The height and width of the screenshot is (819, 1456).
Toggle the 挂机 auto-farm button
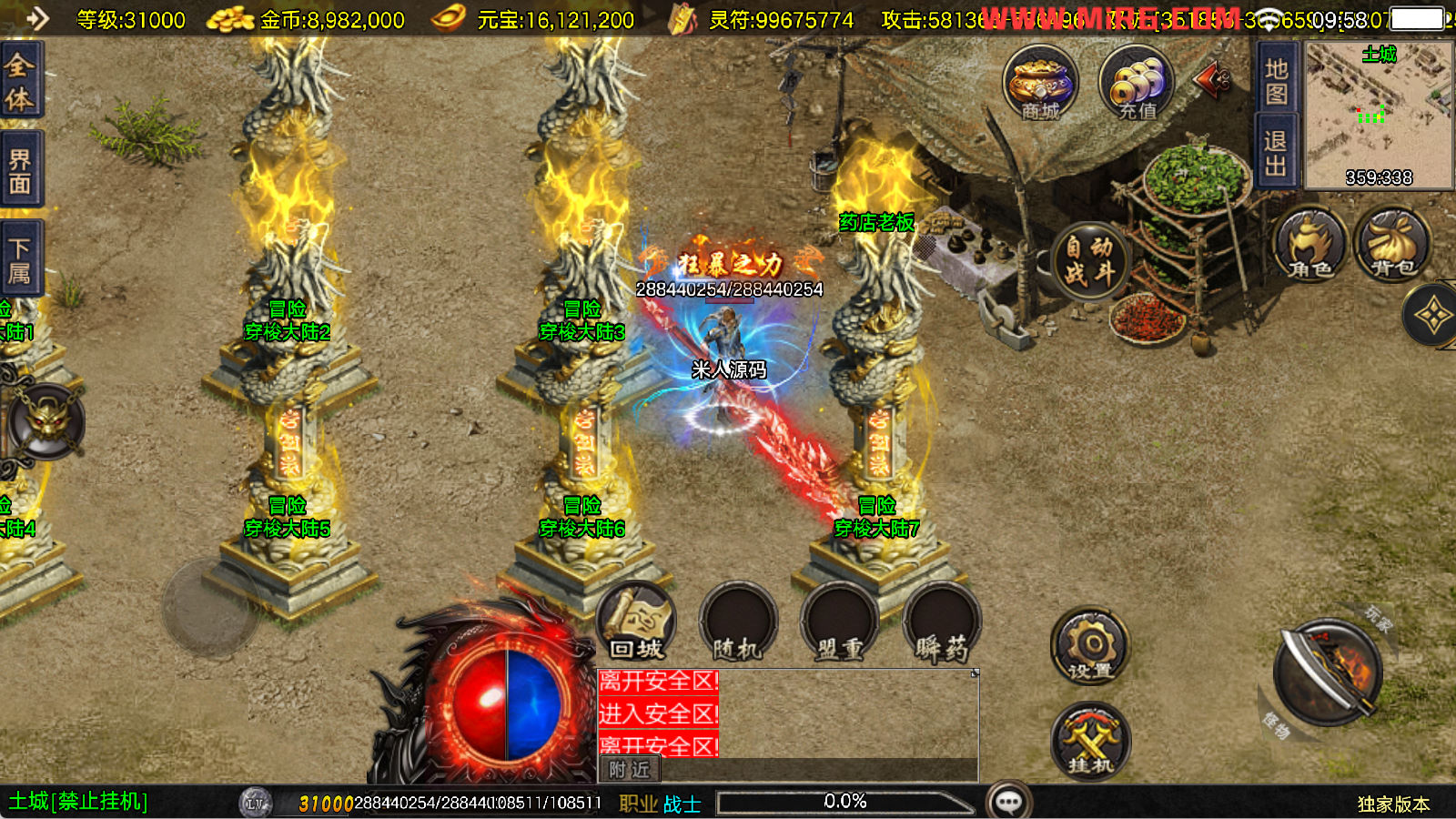coord(1090,742)
